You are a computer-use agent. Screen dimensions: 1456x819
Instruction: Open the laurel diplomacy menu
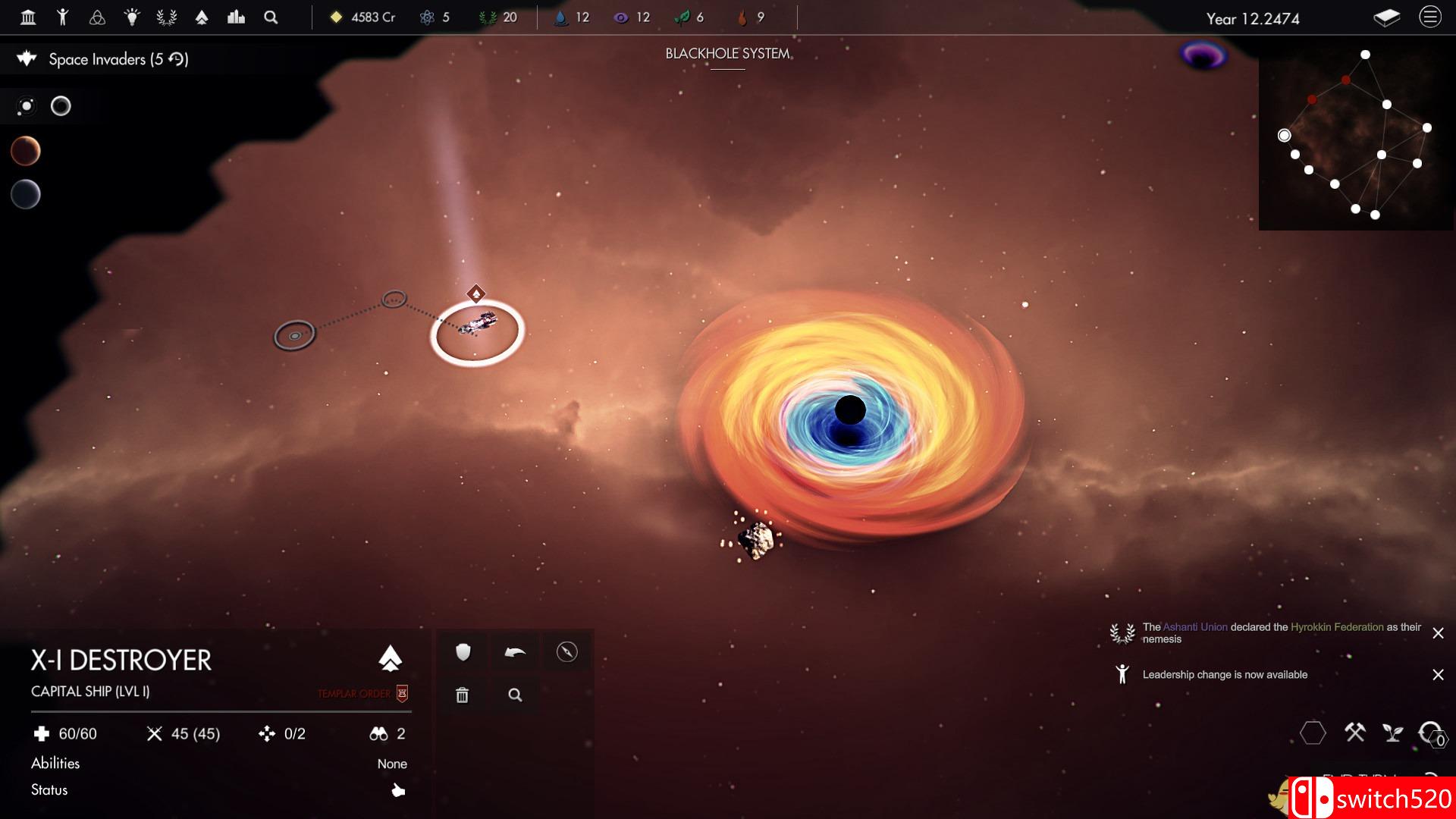(167, 17)
